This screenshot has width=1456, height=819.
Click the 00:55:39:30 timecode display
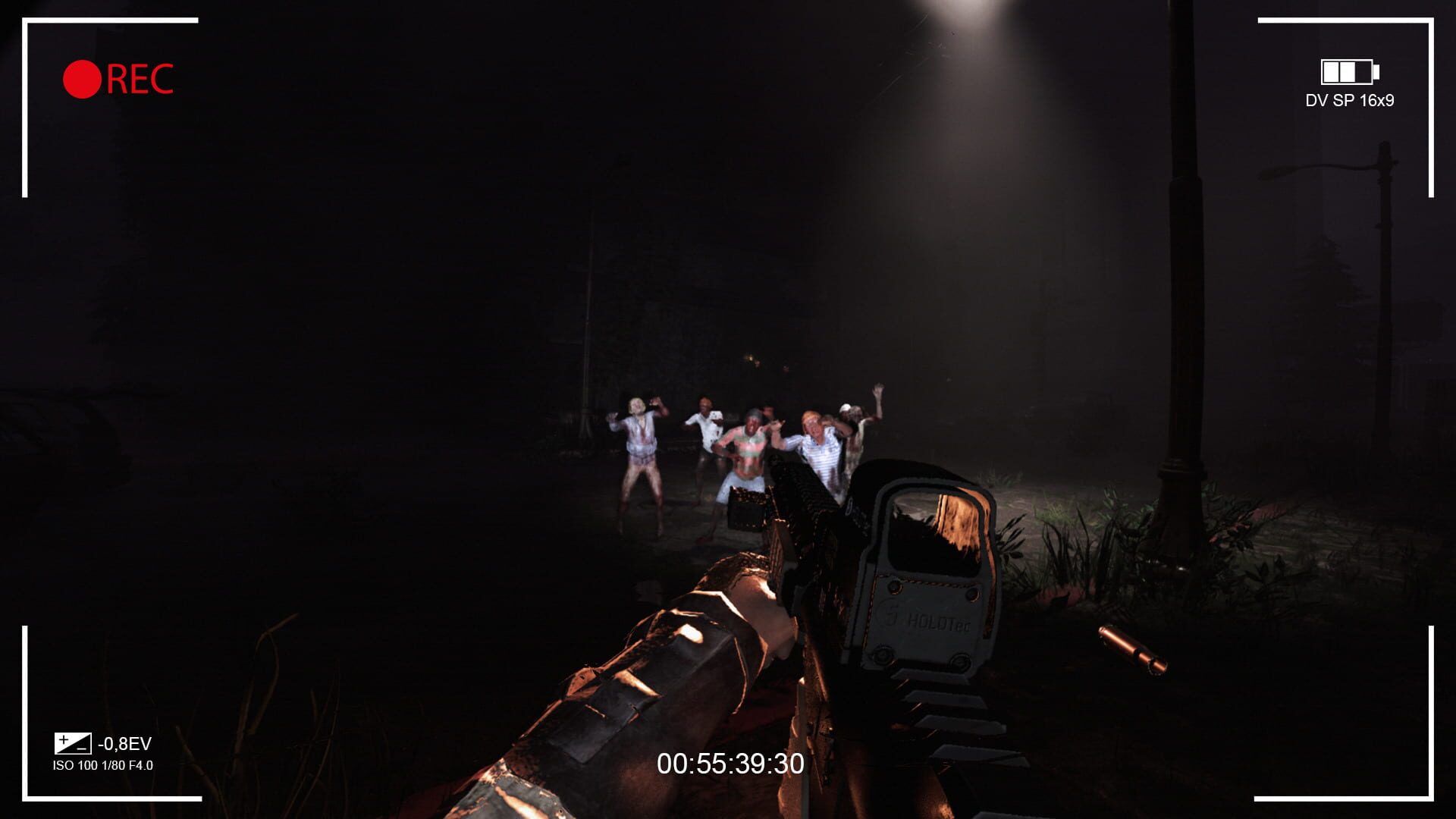pyautogui.click(x=731, y=764)
